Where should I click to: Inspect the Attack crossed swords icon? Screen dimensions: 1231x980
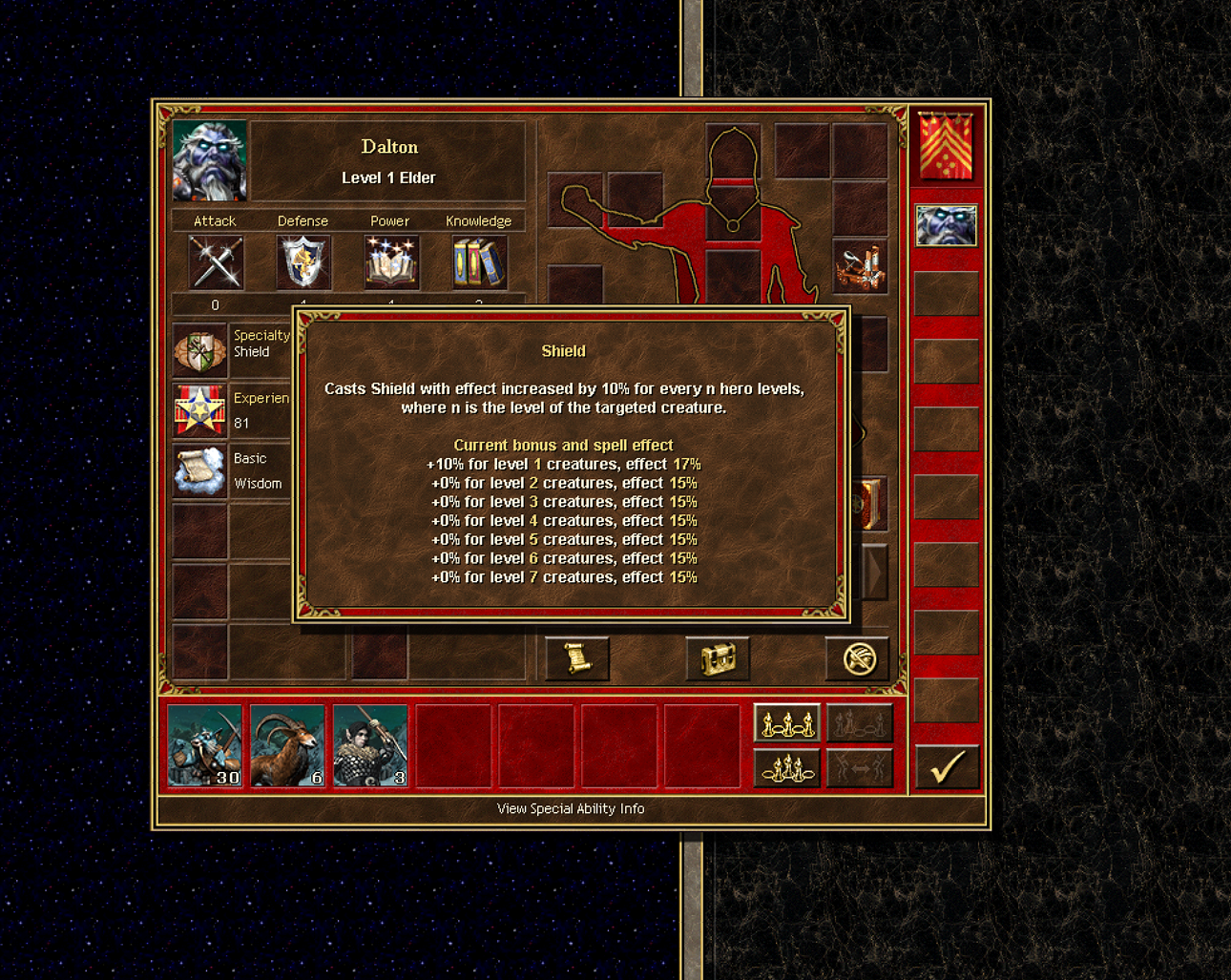(216, 262)
